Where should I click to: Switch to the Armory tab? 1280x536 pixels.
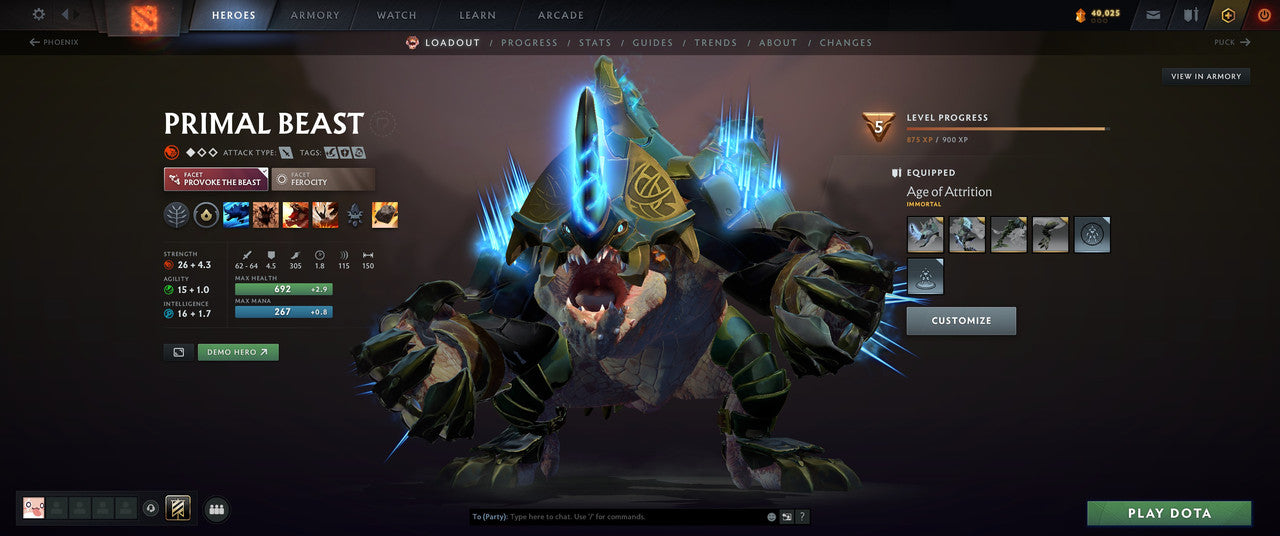315,15
